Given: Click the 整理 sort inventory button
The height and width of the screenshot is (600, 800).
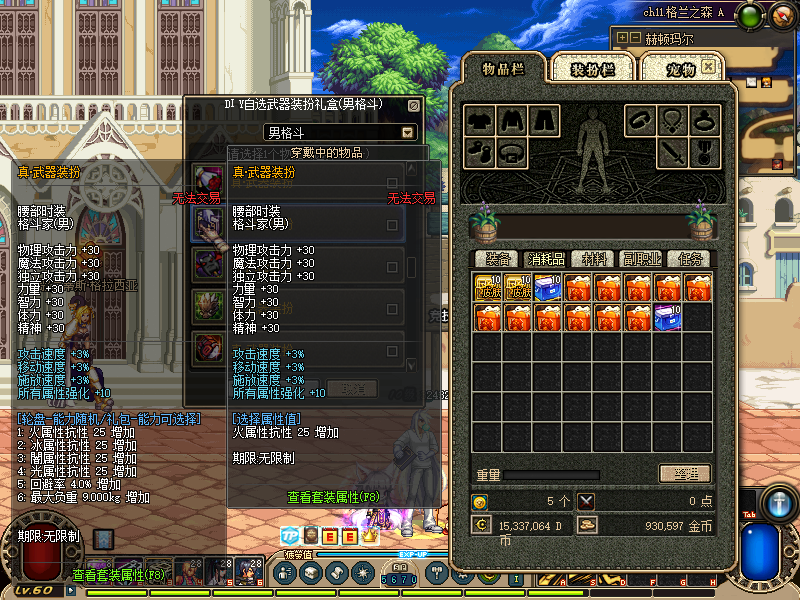Looking at the screenshot, I should (x=685, y=474).
